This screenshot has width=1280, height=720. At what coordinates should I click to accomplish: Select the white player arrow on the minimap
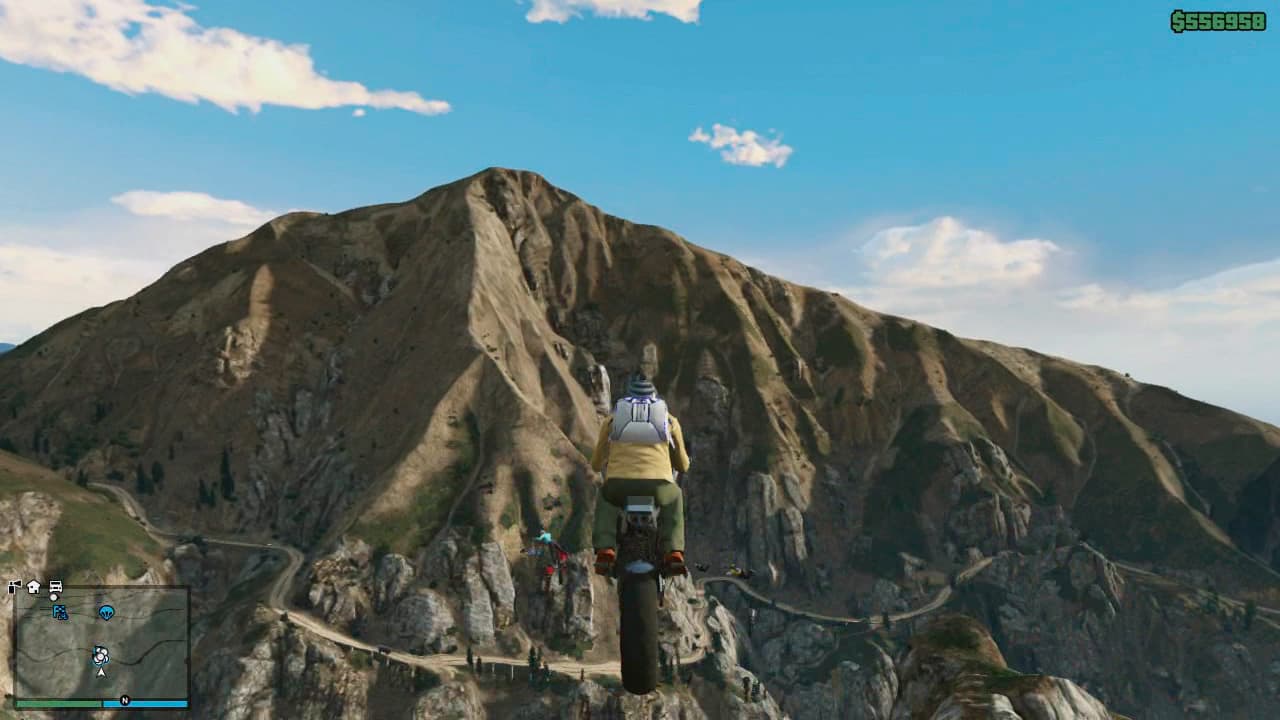pyautogui.click(x=100, y=673)
